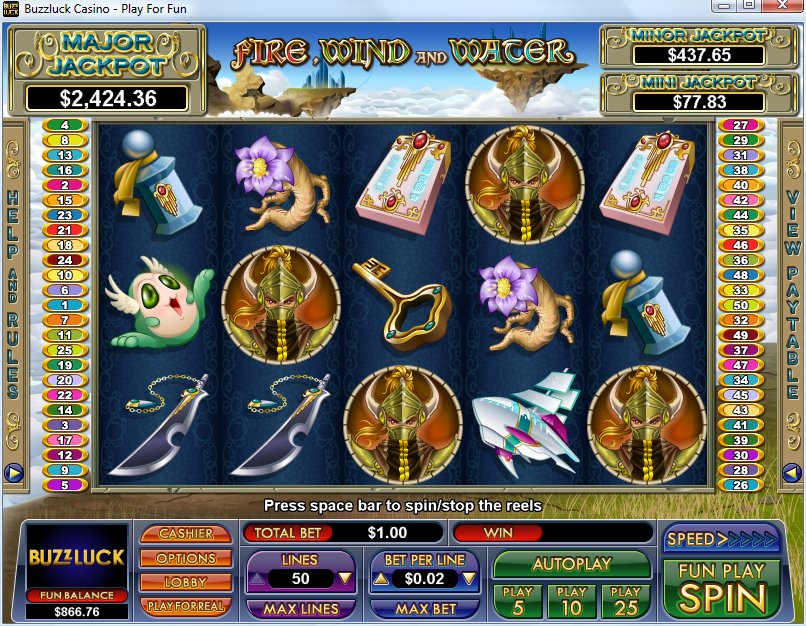806x626 pixels.
Task: Switch to Play For Real mode
Action: [x=186, y=606]
